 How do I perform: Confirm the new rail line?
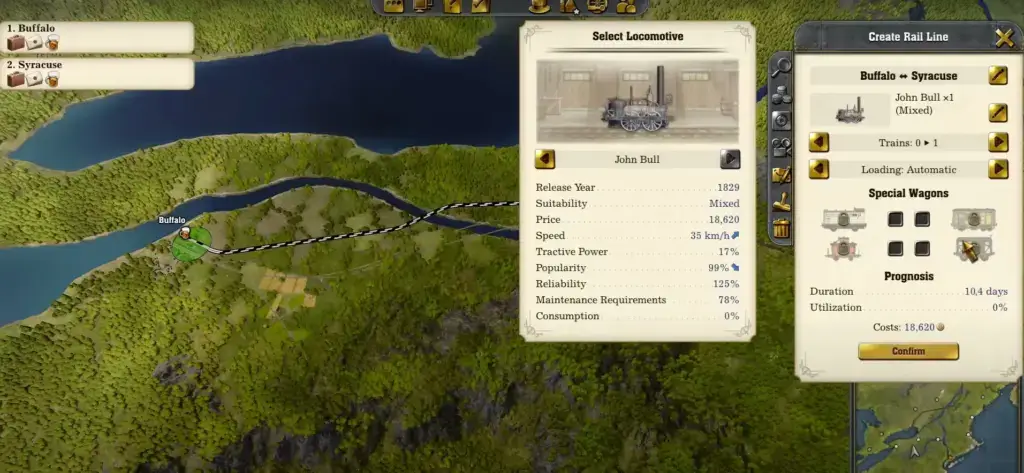(x=908, y=351)
